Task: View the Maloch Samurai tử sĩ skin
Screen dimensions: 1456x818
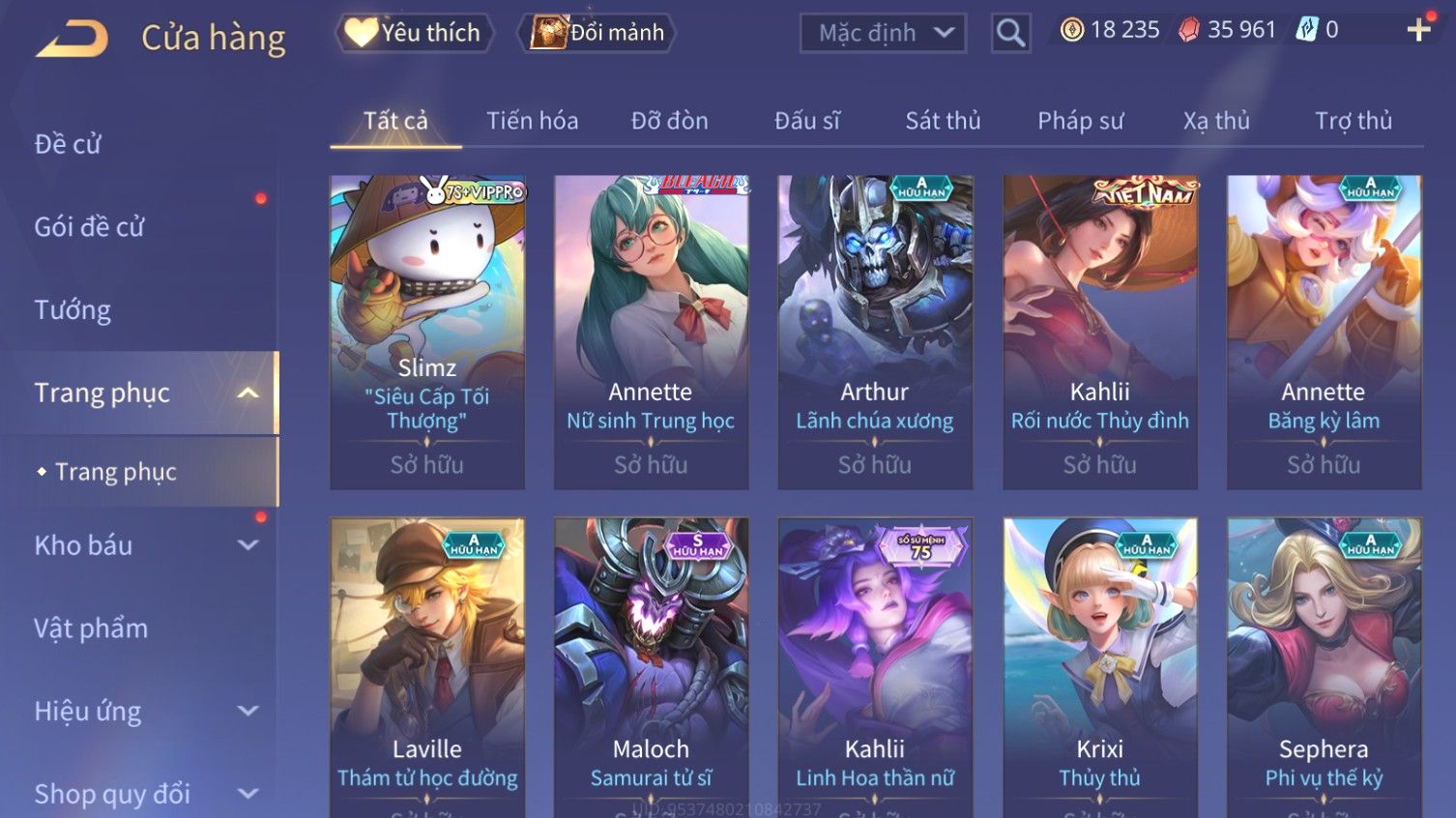Action: [x=651, y=667]
